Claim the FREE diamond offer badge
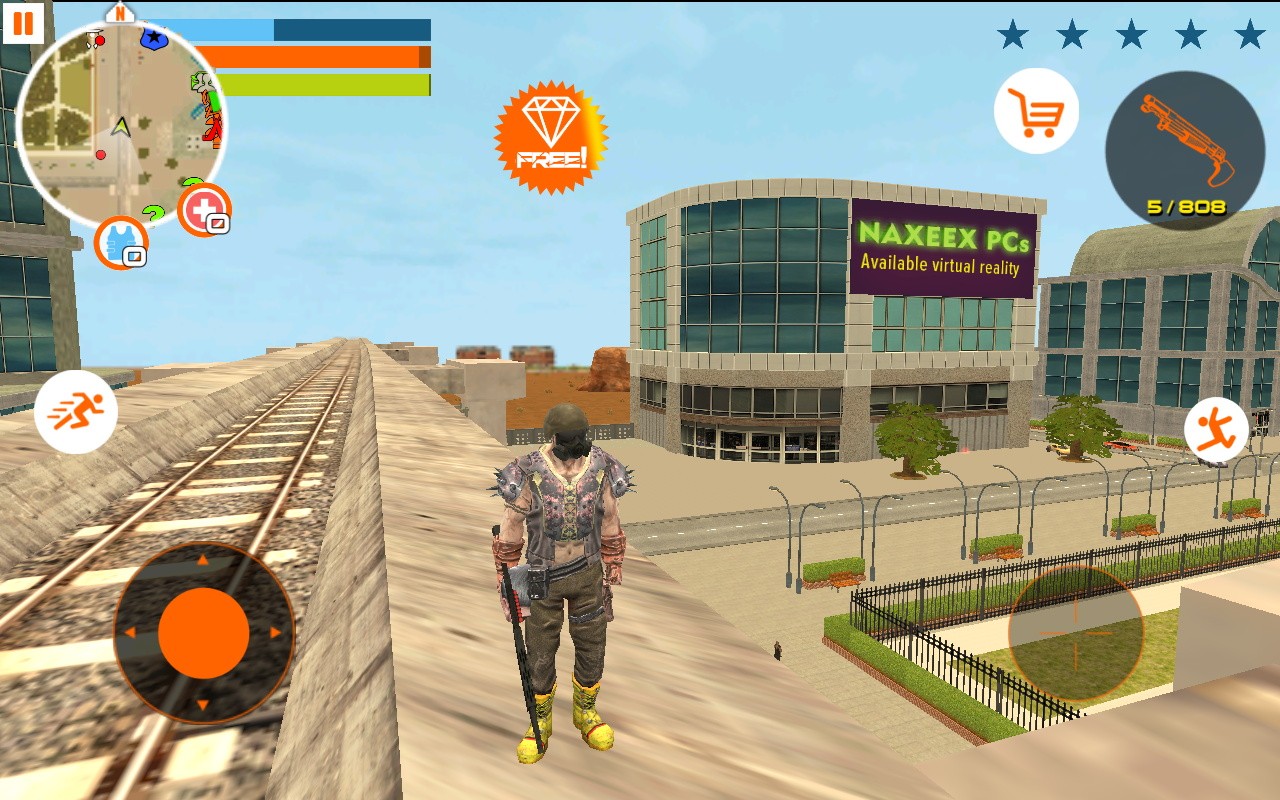 tap(550, 138)
